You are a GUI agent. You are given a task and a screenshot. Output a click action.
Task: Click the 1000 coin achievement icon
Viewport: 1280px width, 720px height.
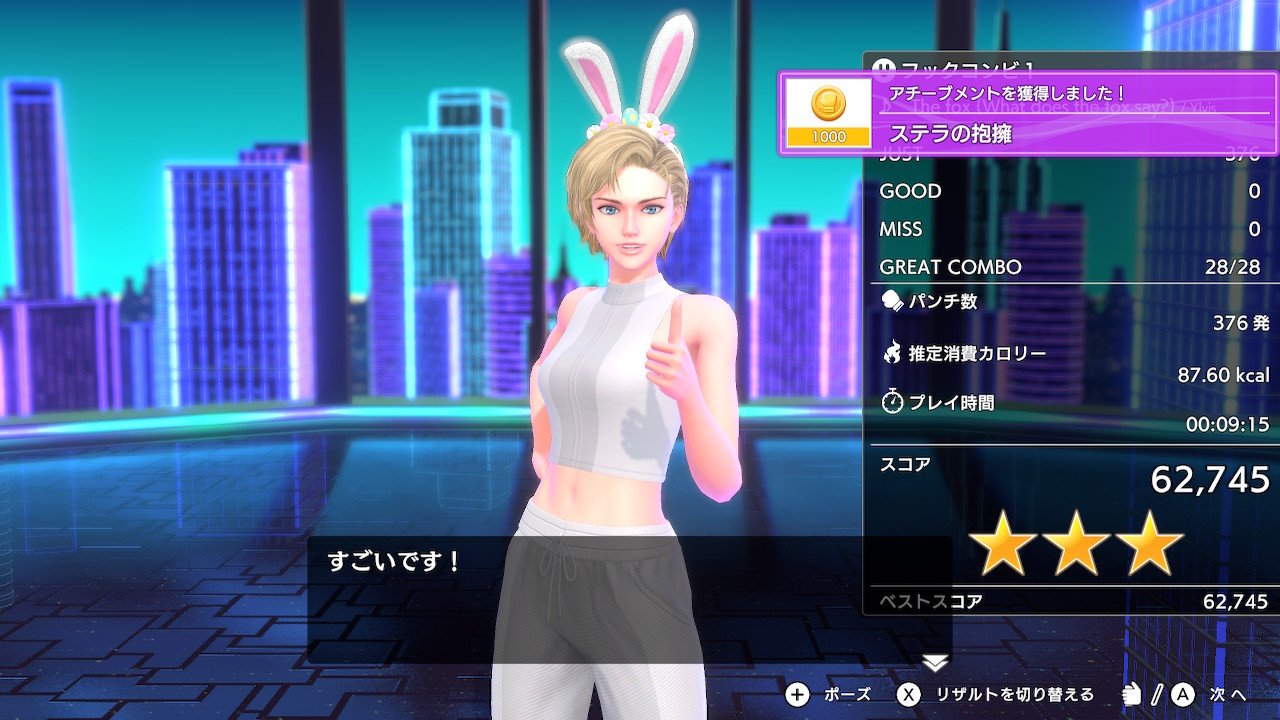(828, 113)
